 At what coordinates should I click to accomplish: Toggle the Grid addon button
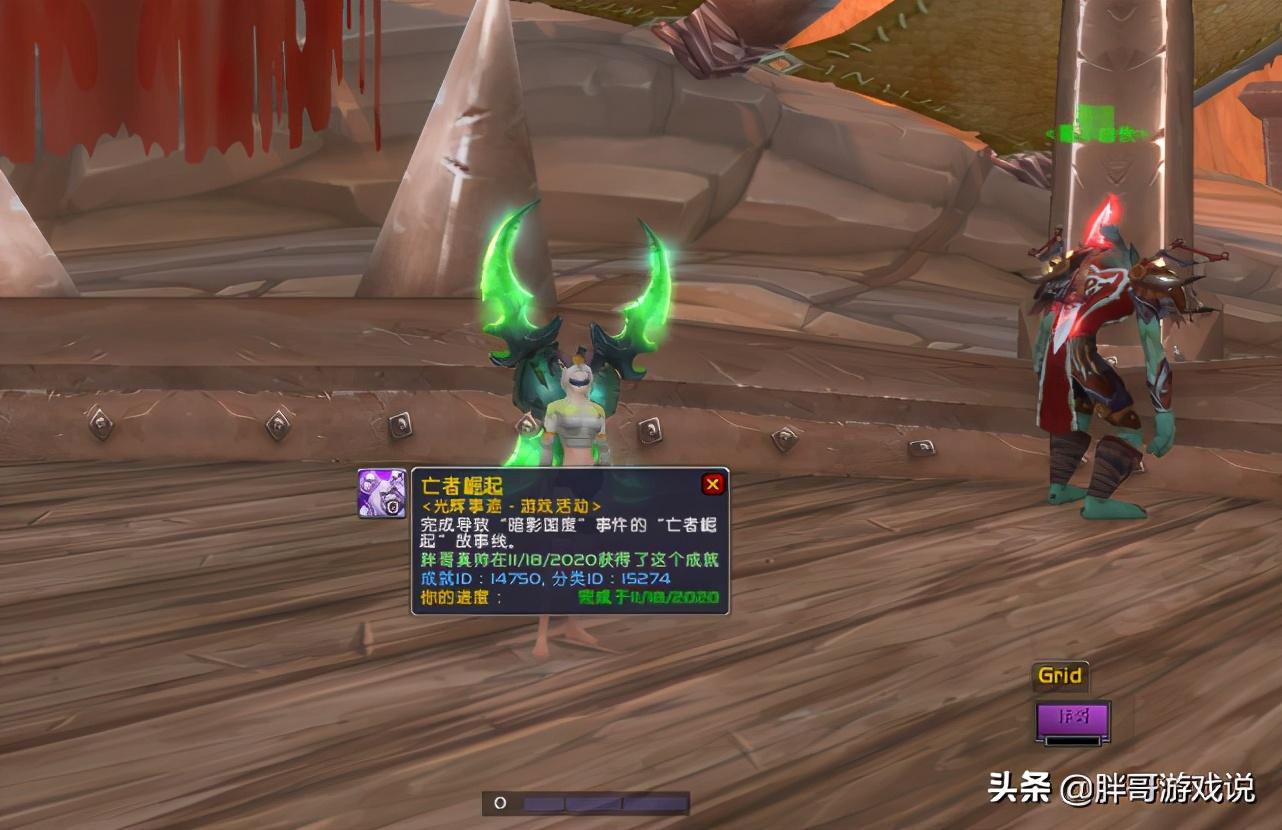coord(1059,677)
